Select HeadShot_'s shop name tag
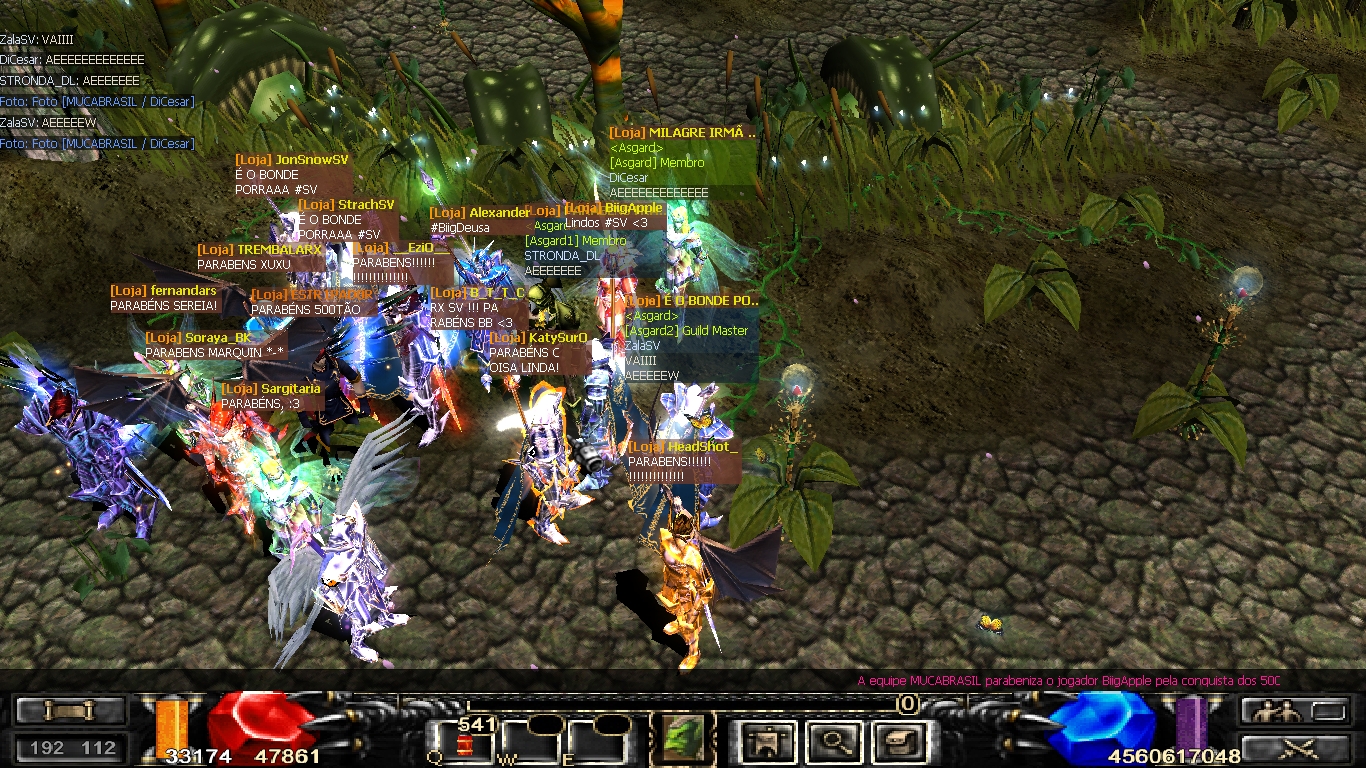This screenshot has height=768, width=1366. tap(683, 447)
